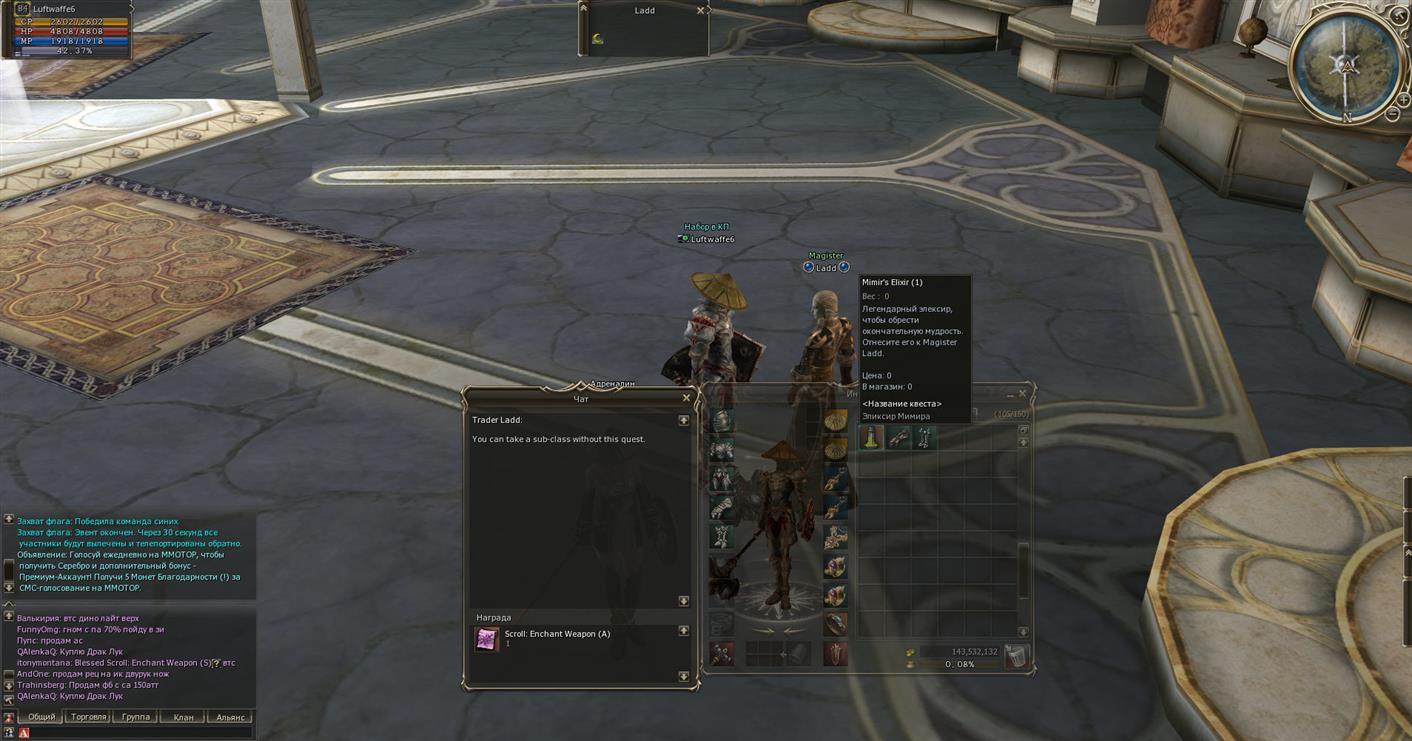Select the Mimir's Elixir item in inventory

click(872, 437)
